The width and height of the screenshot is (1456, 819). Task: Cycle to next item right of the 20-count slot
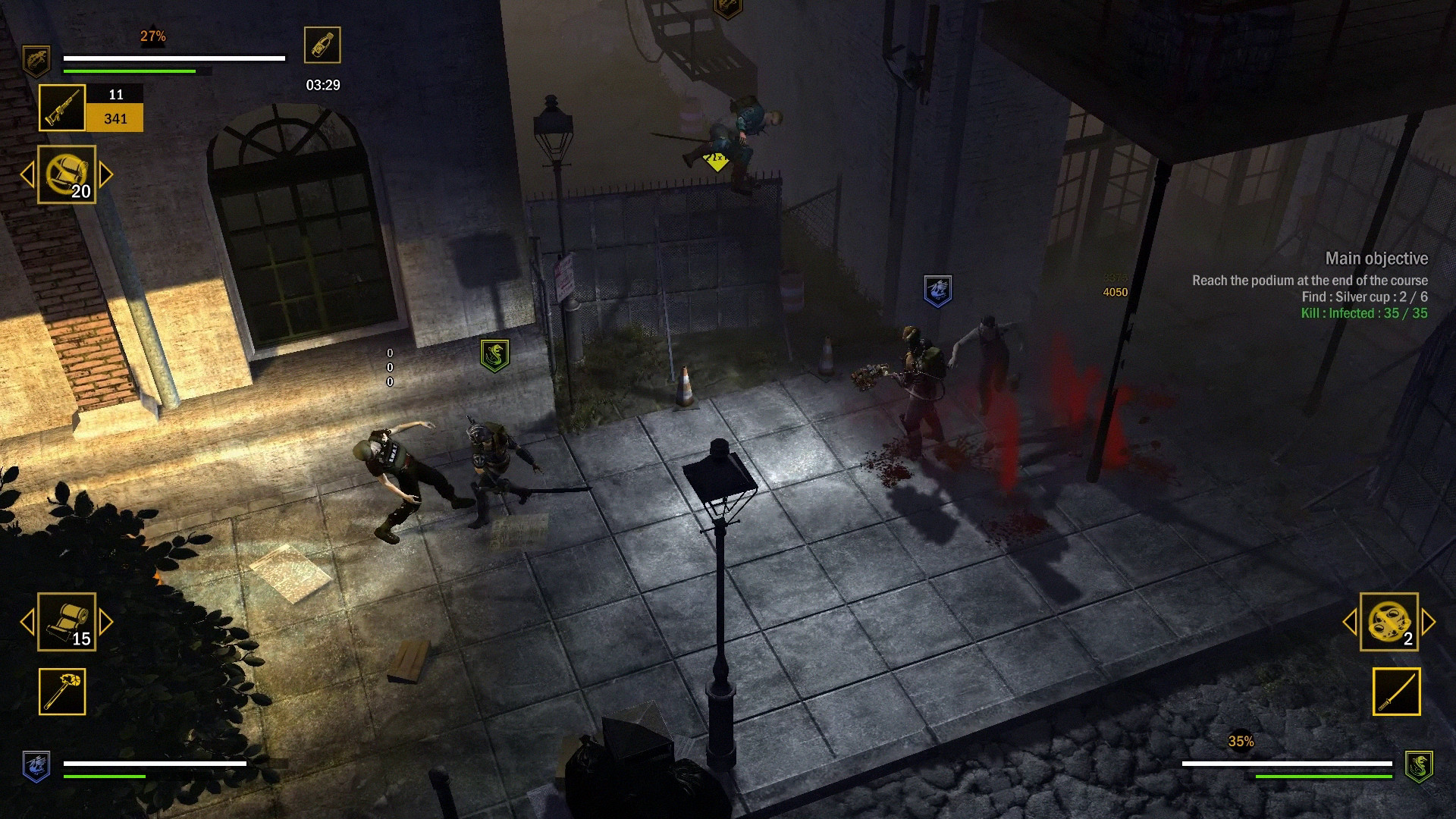(x=106, y=174)
